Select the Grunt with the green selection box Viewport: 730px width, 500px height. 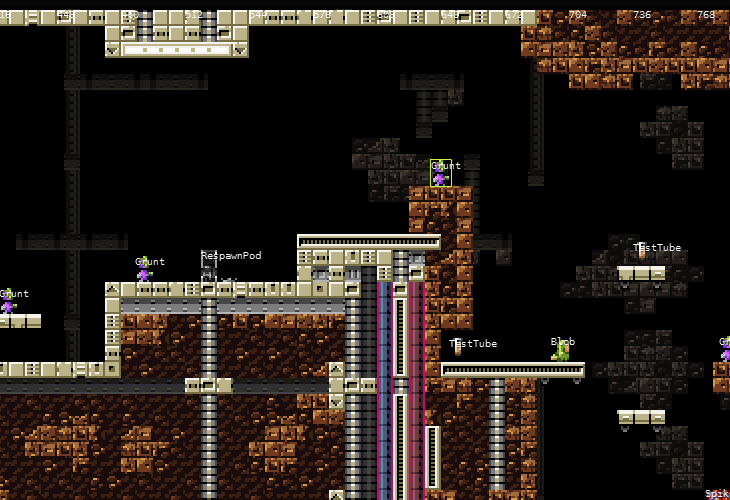(x=440, y=175)
